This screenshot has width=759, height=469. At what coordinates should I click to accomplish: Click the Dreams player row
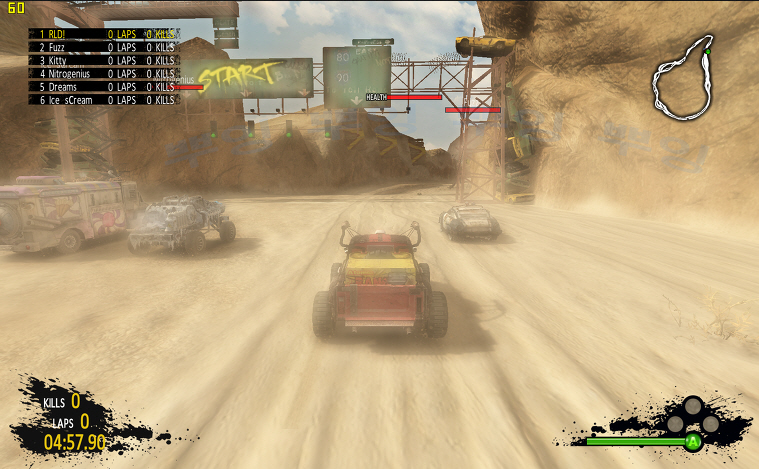(104, 87)
